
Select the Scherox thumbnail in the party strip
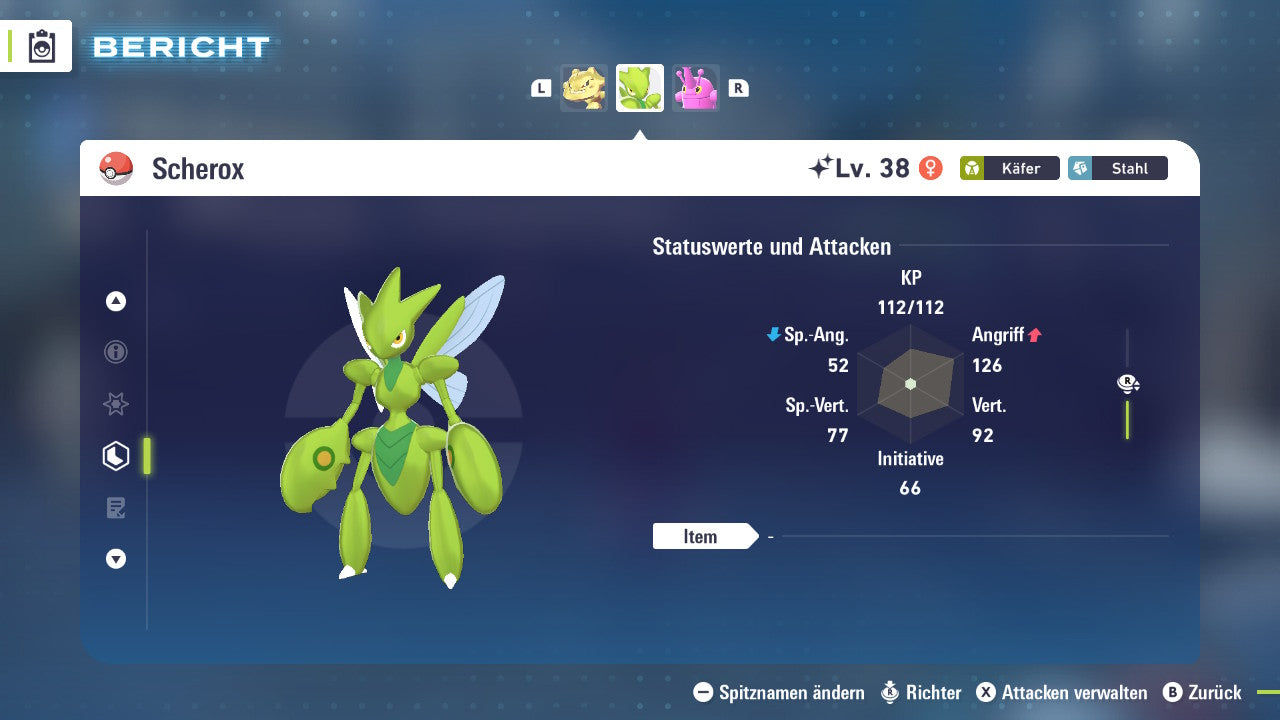click(x=639, y=87)
